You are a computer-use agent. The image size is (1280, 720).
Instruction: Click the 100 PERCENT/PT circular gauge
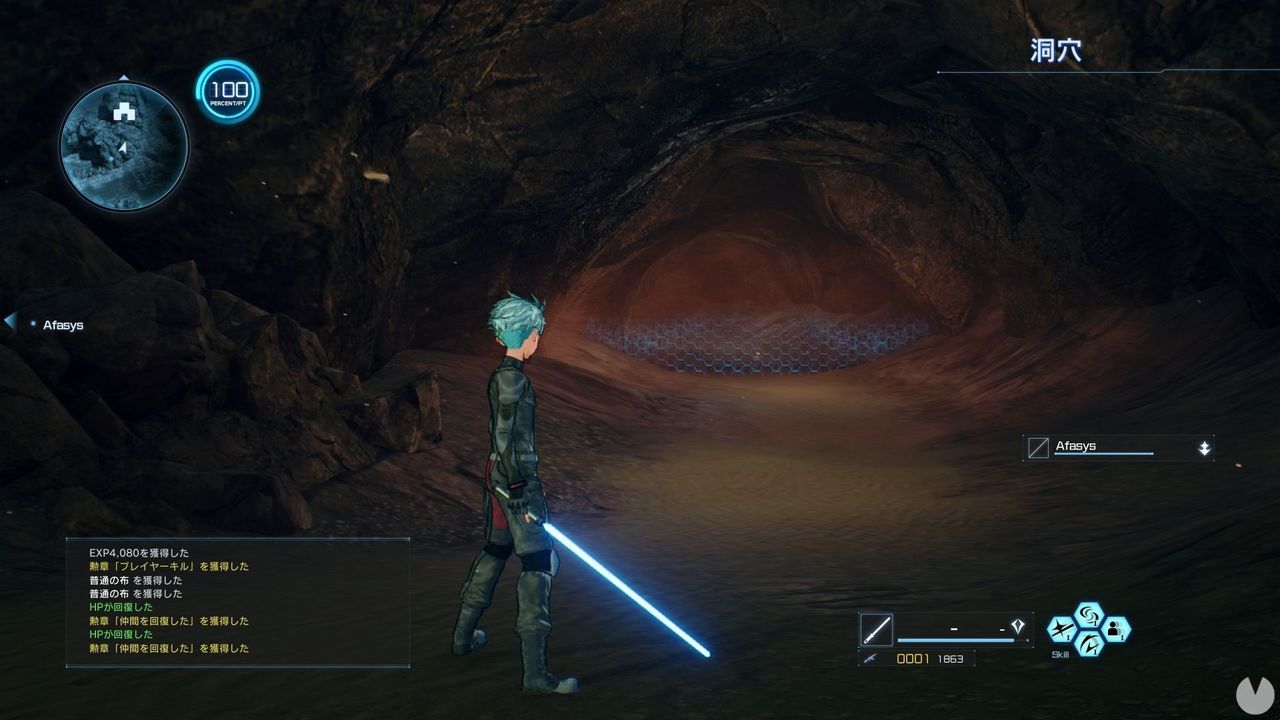(x=227, y=92)
